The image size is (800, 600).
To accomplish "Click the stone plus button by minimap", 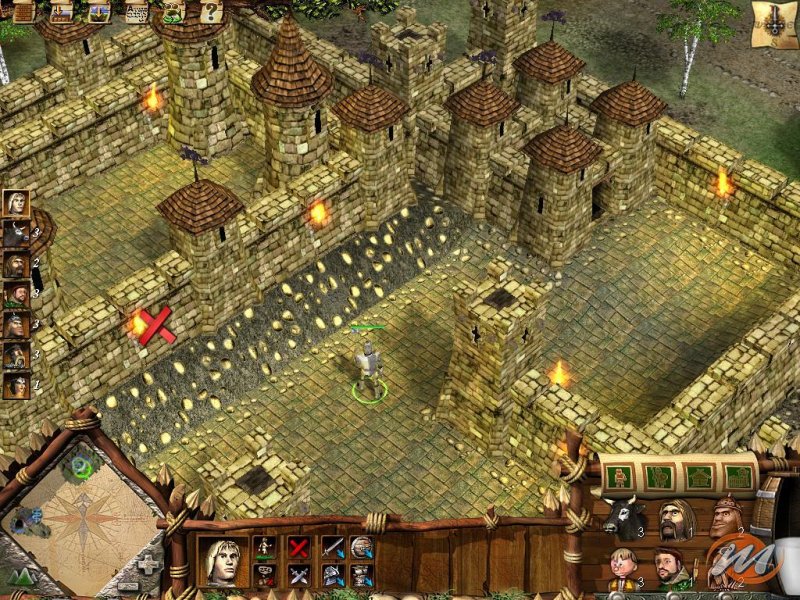I will tap(148, 565).
